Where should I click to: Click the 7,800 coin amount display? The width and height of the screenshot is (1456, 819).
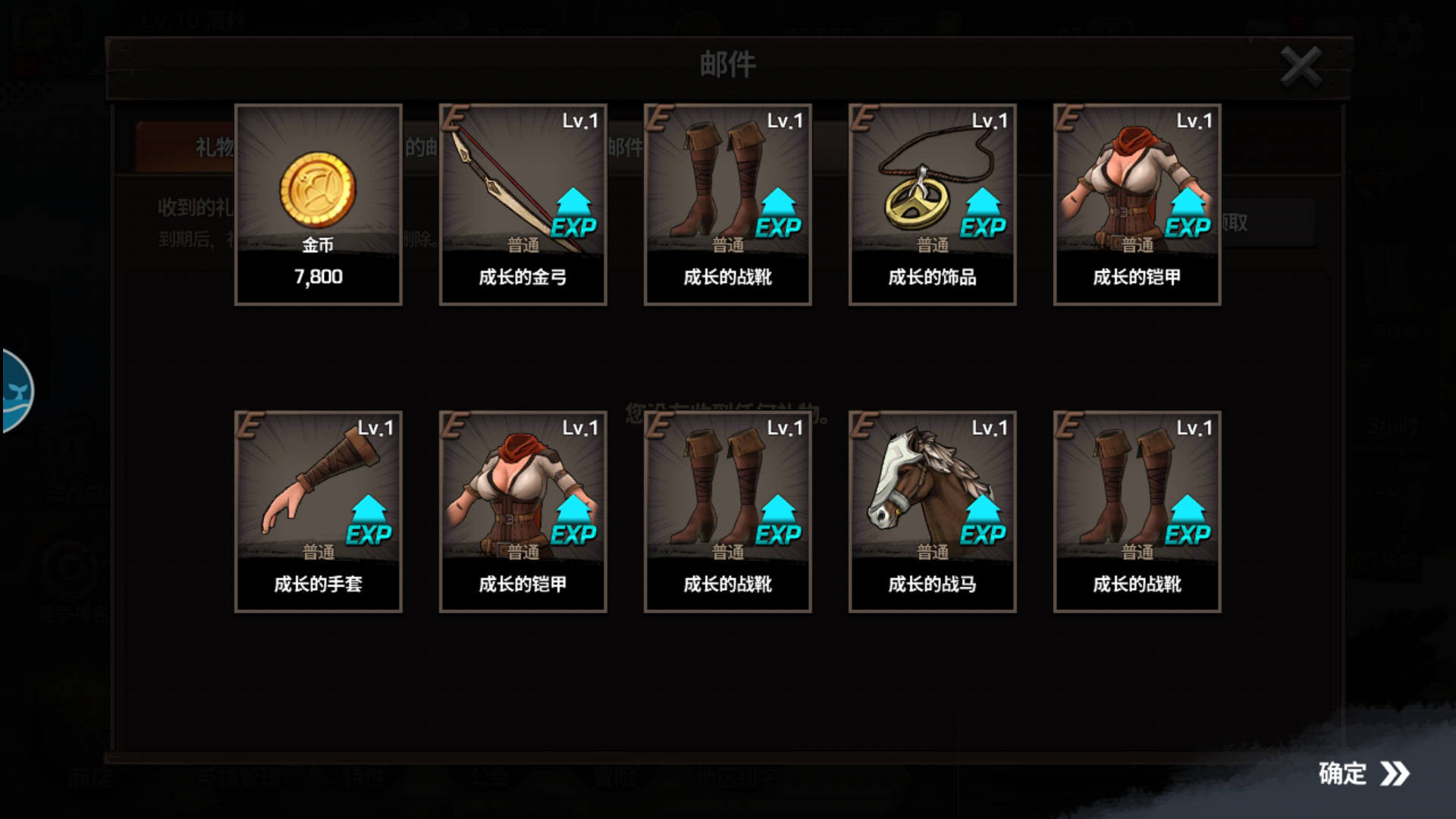(318, 277)
